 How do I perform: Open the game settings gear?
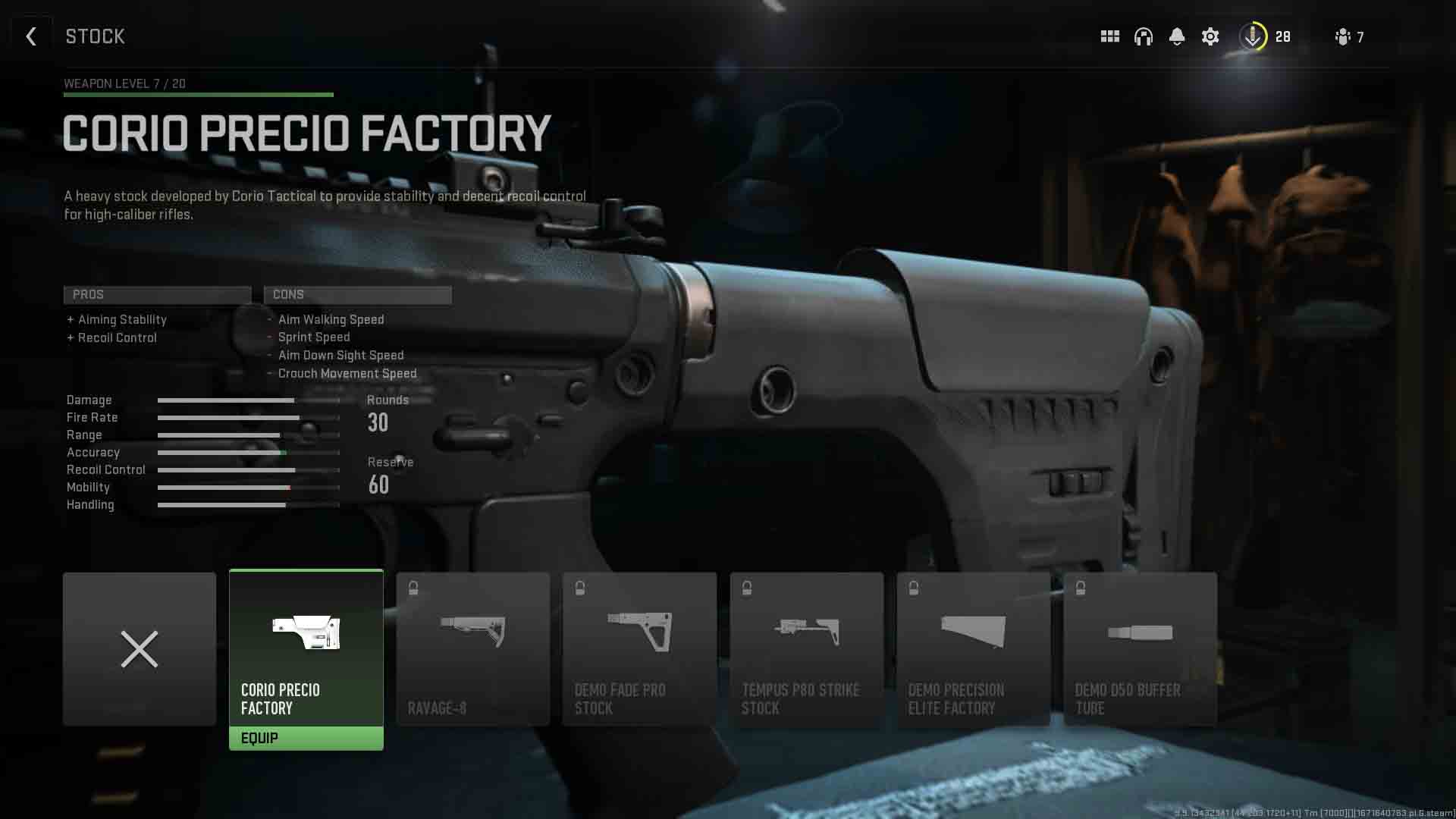pyautogui.click(x=1211, y=36)
